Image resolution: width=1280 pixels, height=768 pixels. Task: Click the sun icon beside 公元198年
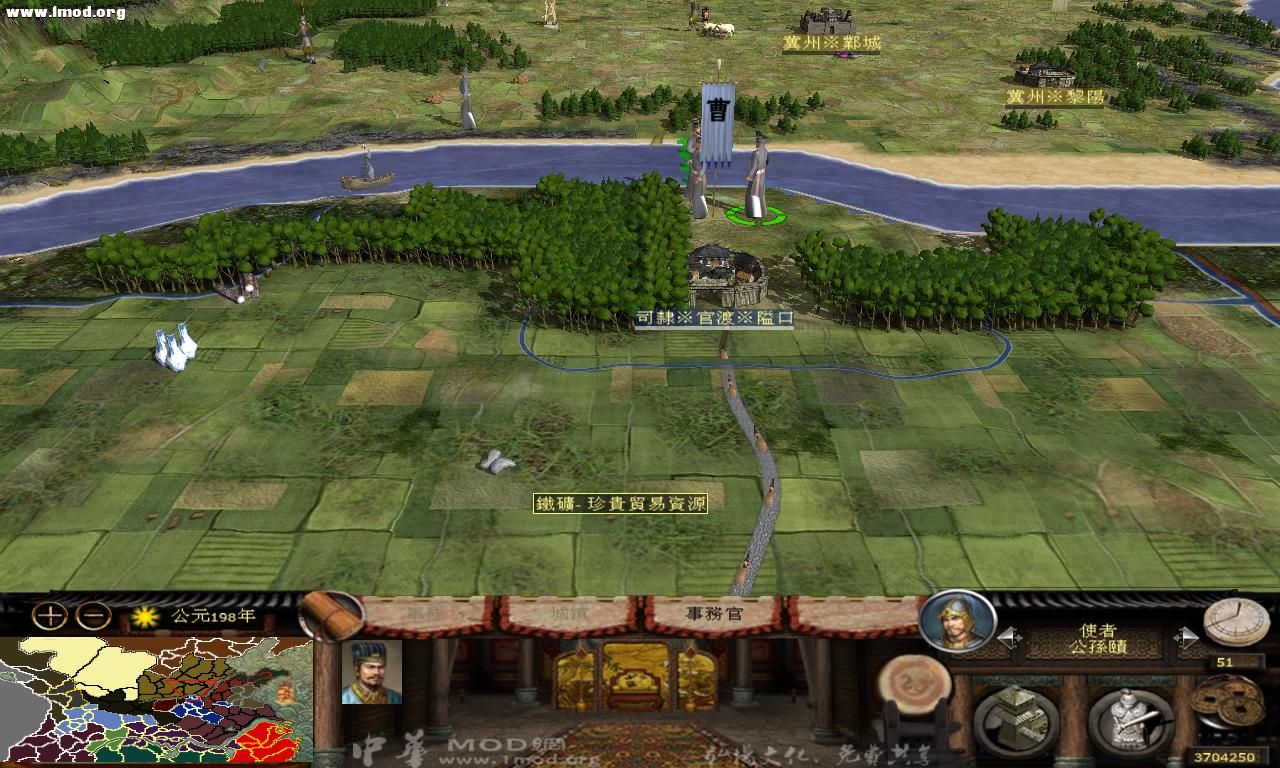click(143, 617)
